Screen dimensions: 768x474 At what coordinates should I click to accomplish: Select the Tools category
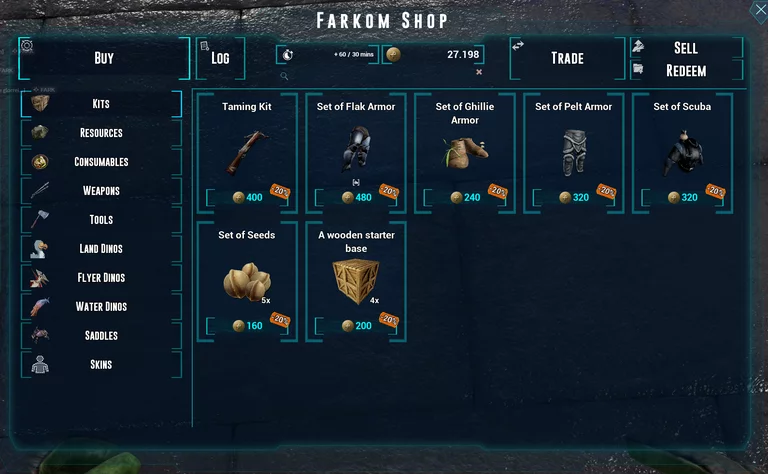(x=101, y=220)
